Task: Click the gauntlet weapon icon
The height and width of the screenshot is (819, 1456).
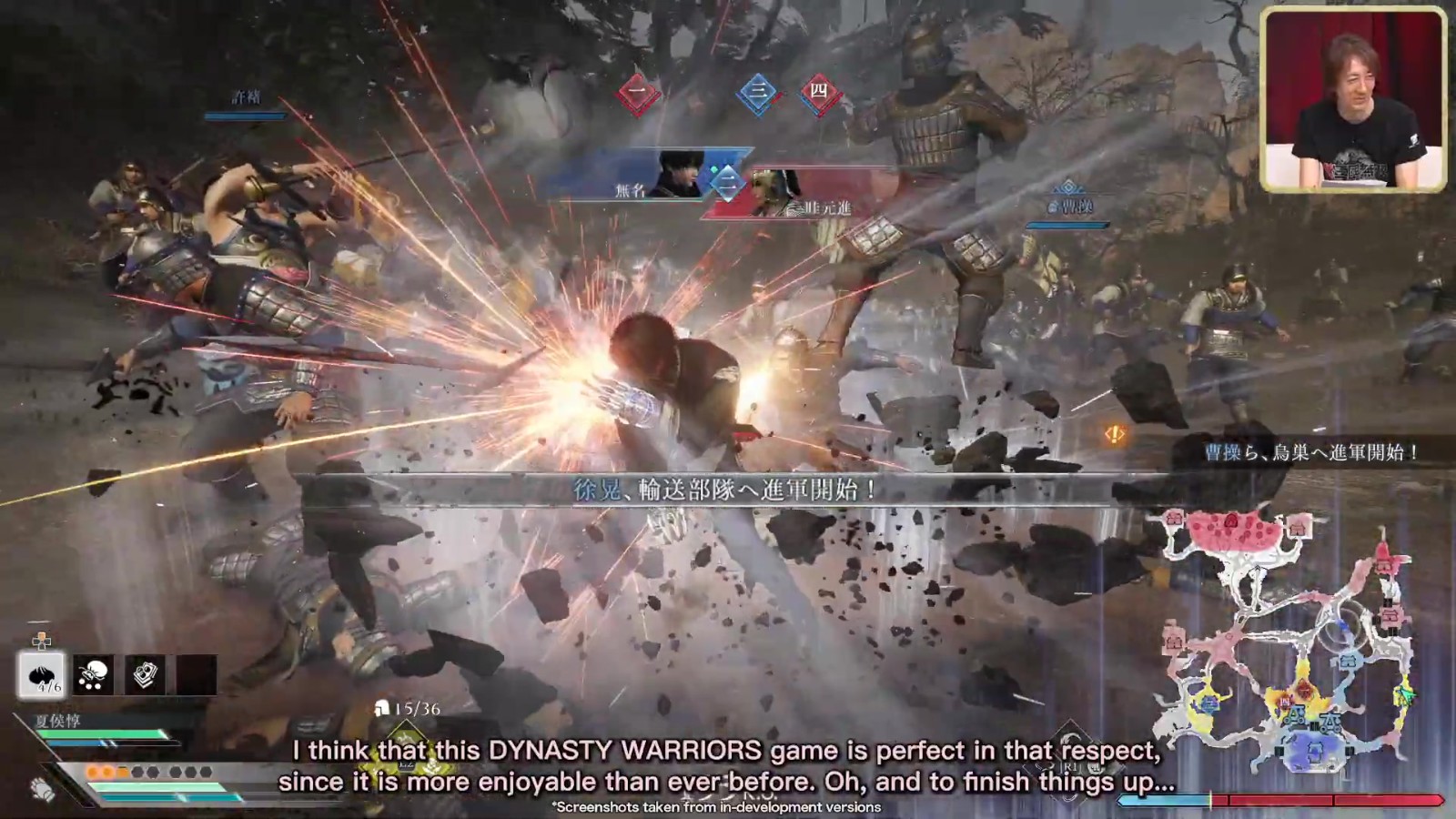Action: [x=43, y=788]
